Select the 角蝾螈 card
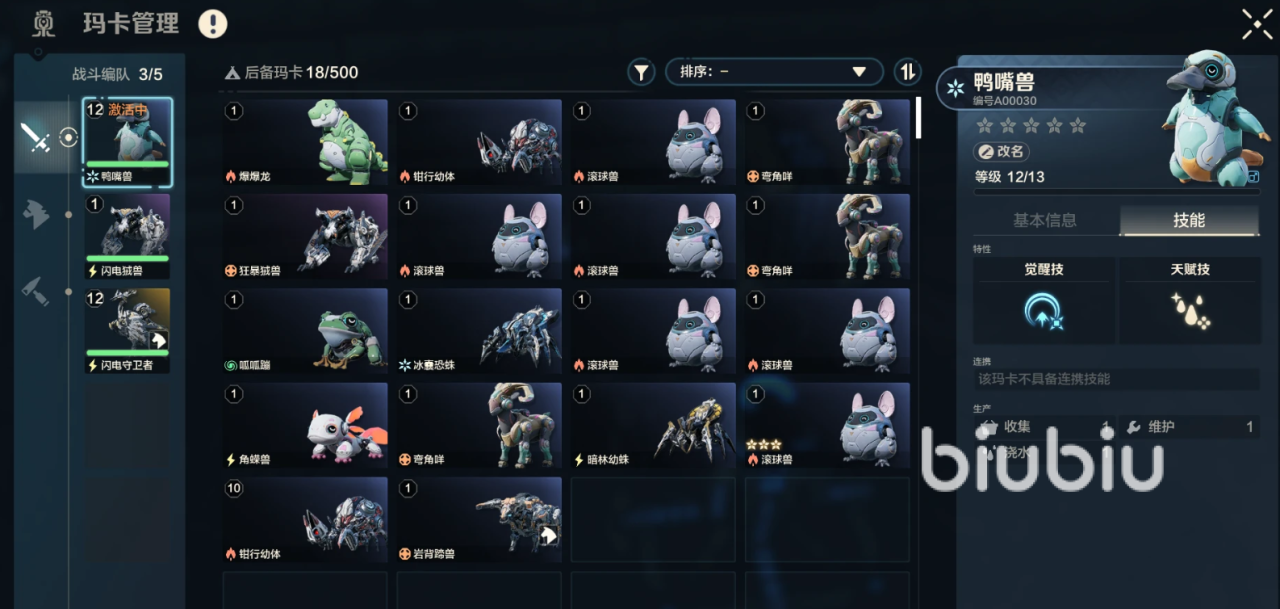The width and height of the screenshot is (1280, 609). click(305, 425)
